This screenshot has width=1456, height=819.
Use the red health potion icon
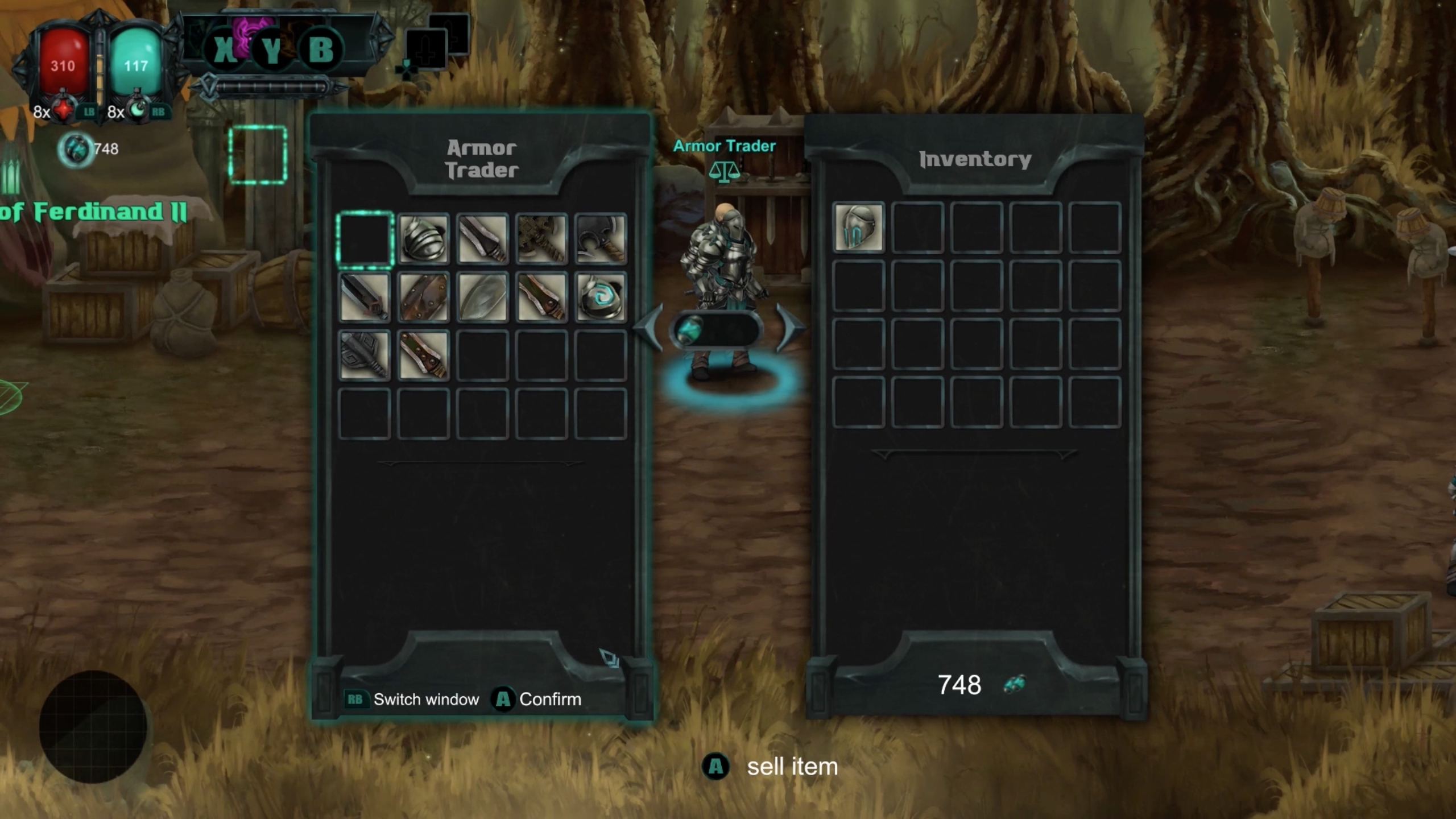[x=64, y=110]
